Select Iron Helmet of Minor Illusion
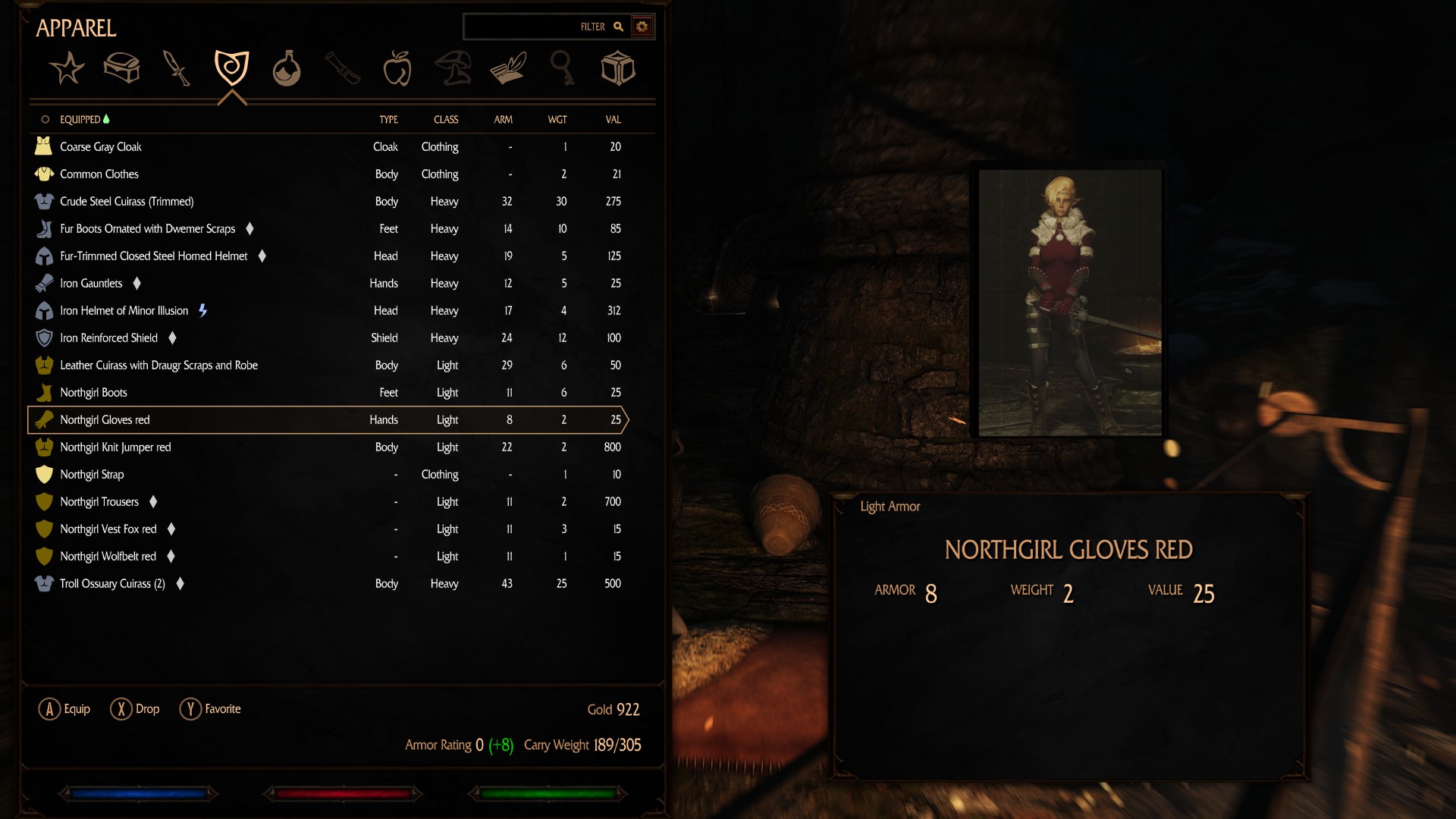 click(124, 311)
